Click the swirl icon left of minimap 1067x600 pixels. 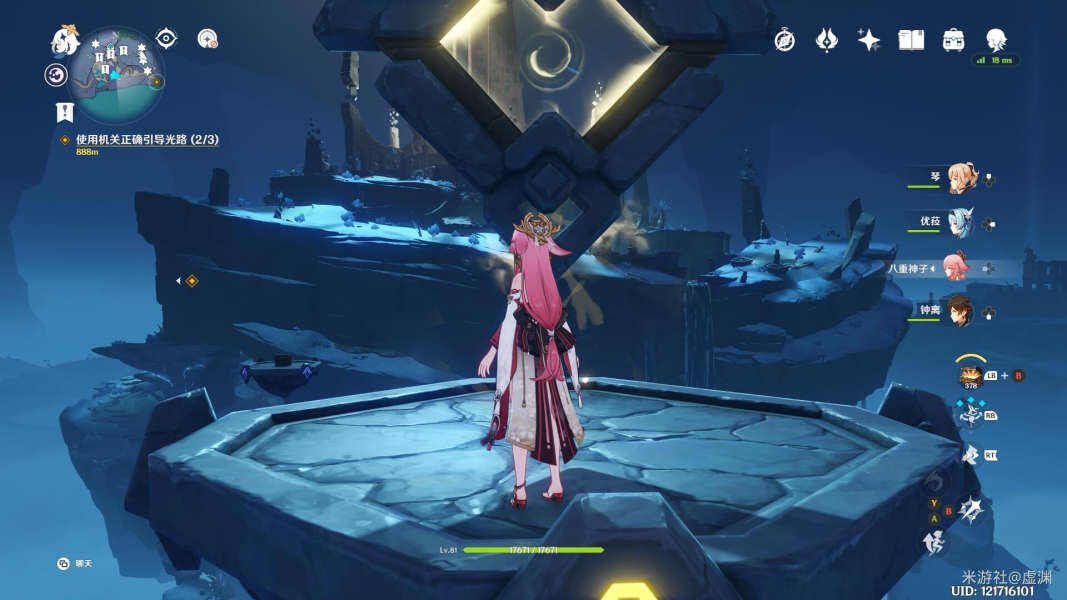point(56,75)
